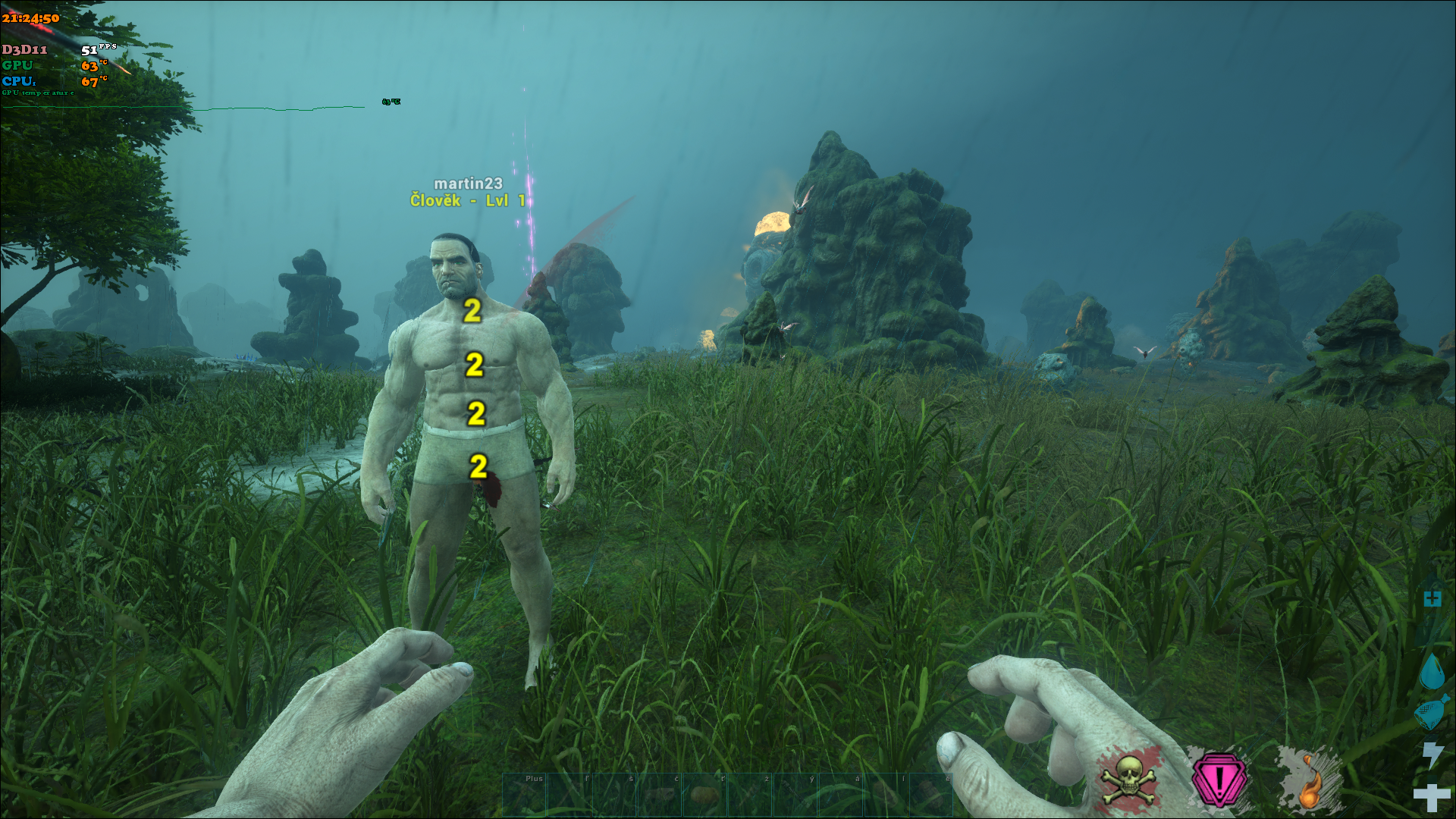Click the water droplet thirst icon
1456x819 pixels.
point(1432,672)
